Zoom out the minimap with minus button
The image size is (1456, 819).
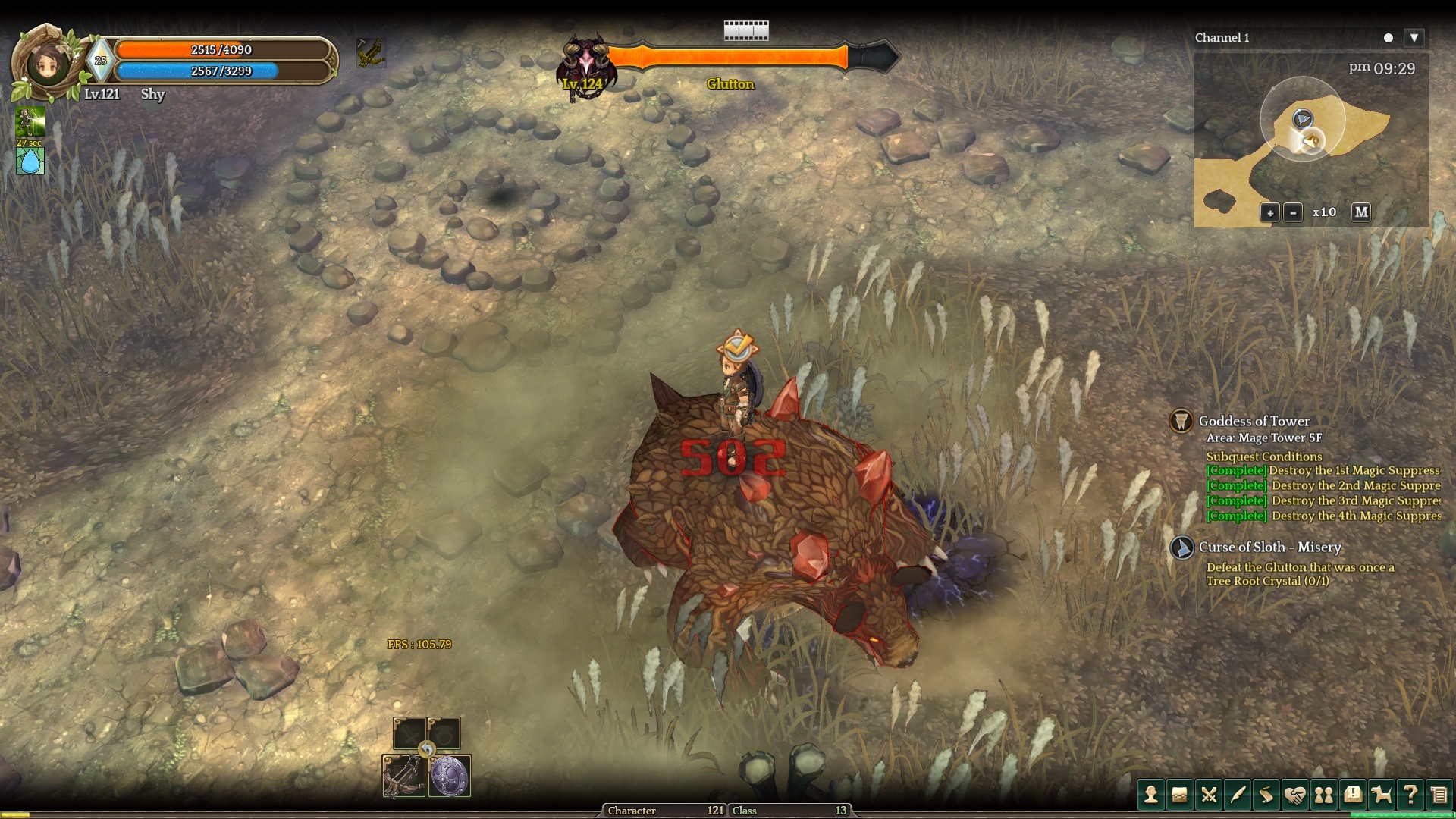1293,213
